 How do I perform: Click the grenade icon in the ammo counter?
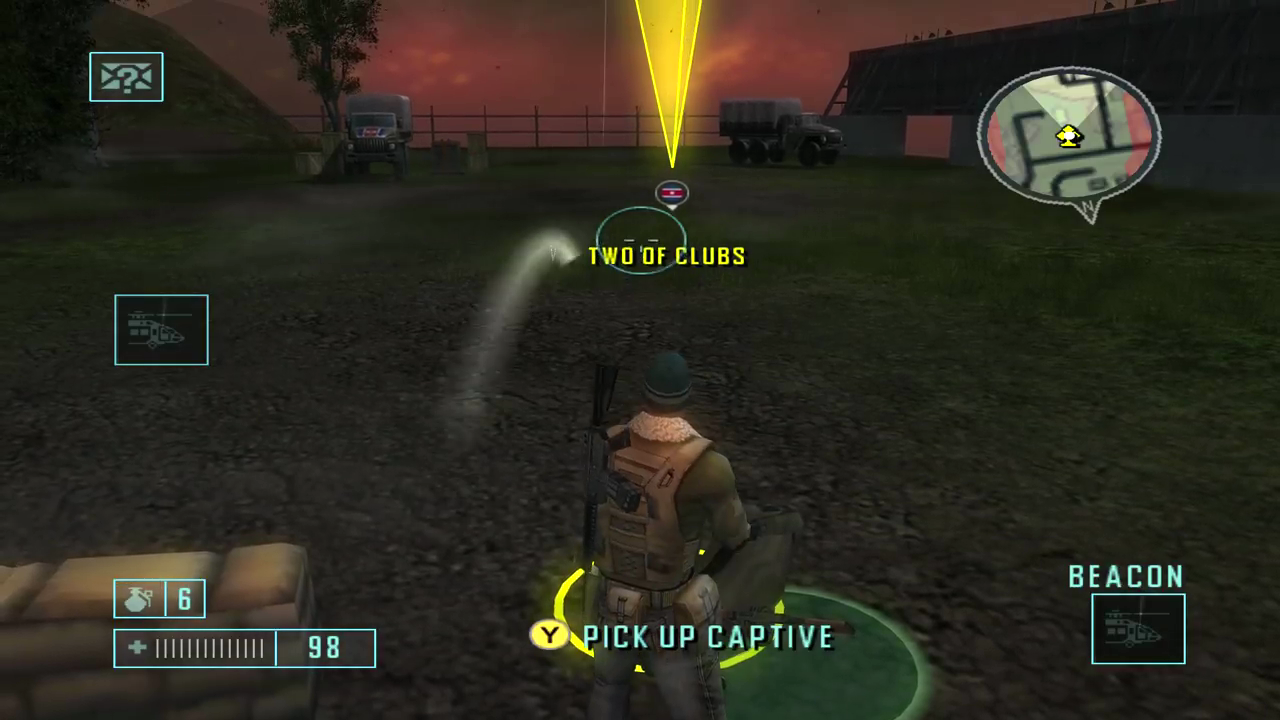[138, 597]
